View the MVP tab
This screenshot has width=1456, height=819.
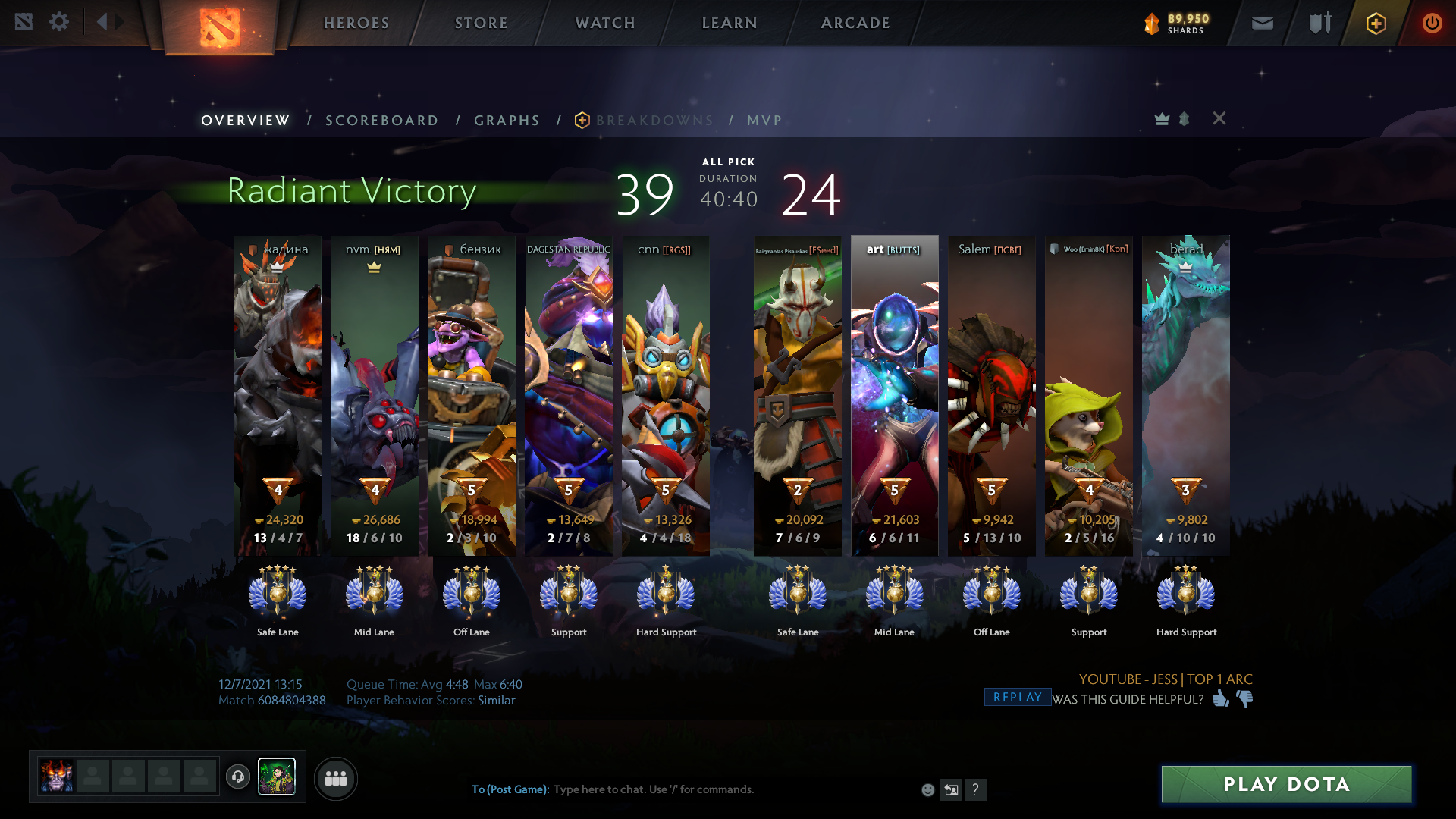click(x=764, y=121)
